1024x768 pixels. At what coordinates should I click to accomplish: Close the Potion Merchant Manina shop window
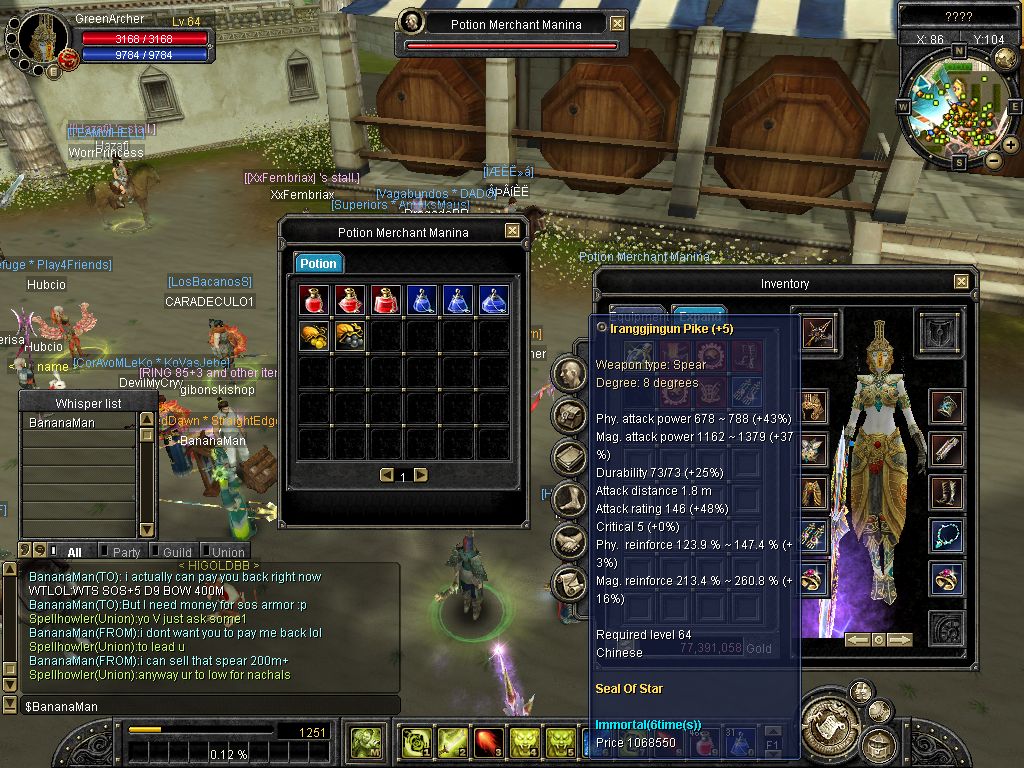click(512, 231)
